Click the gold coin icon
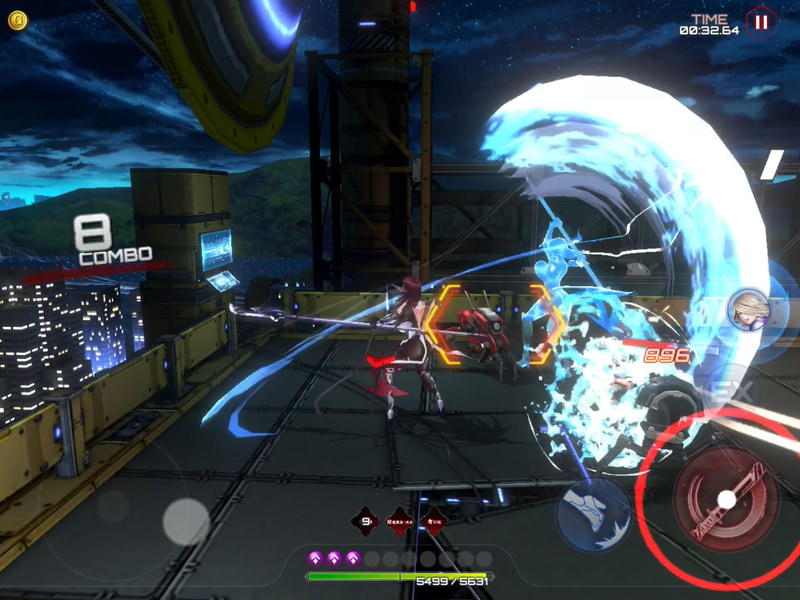The width and height of the screenshot is (800, 600). tap(18, 20)
